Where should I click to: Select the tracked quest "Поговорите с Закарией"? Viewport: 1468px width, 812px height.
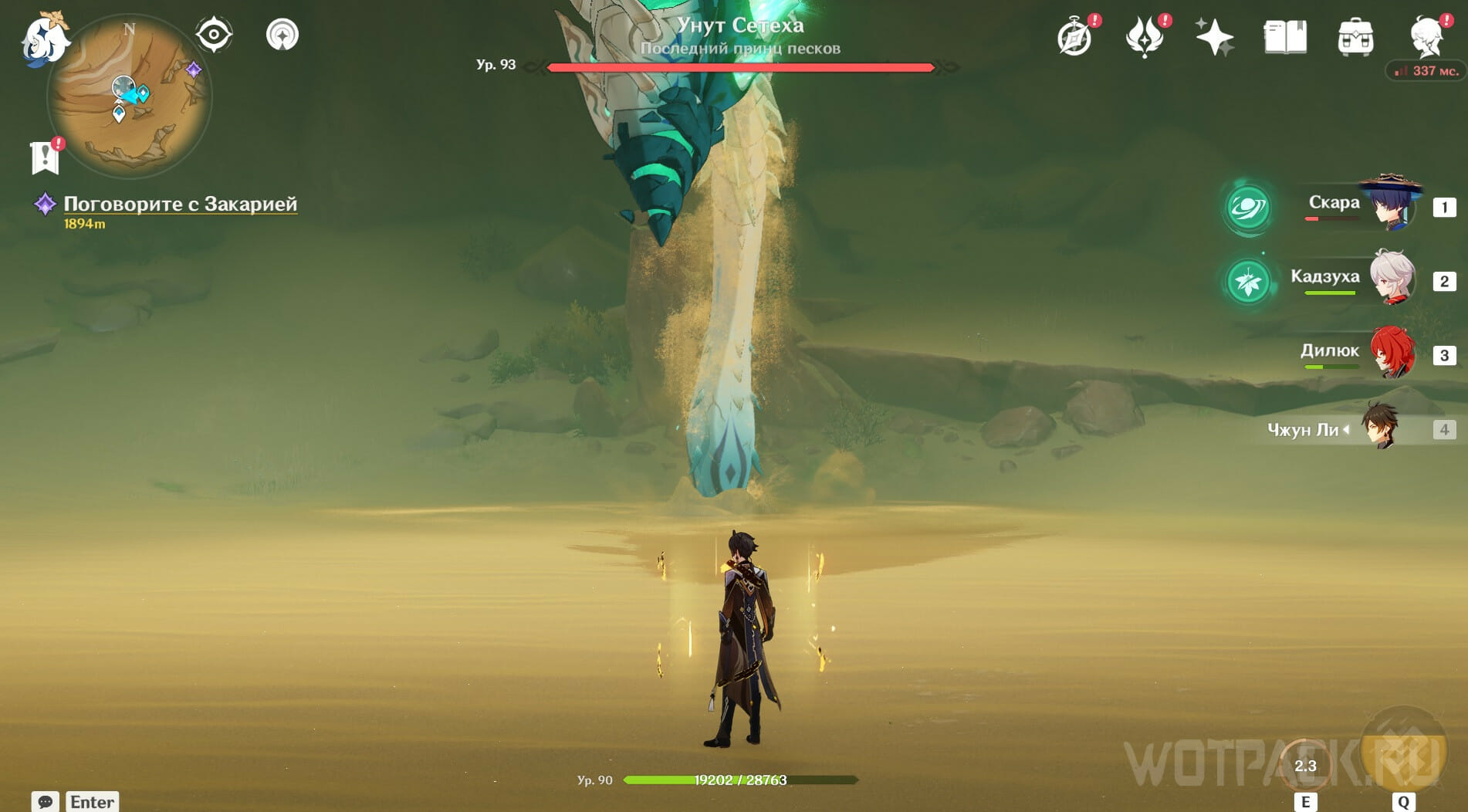[180, 204]
